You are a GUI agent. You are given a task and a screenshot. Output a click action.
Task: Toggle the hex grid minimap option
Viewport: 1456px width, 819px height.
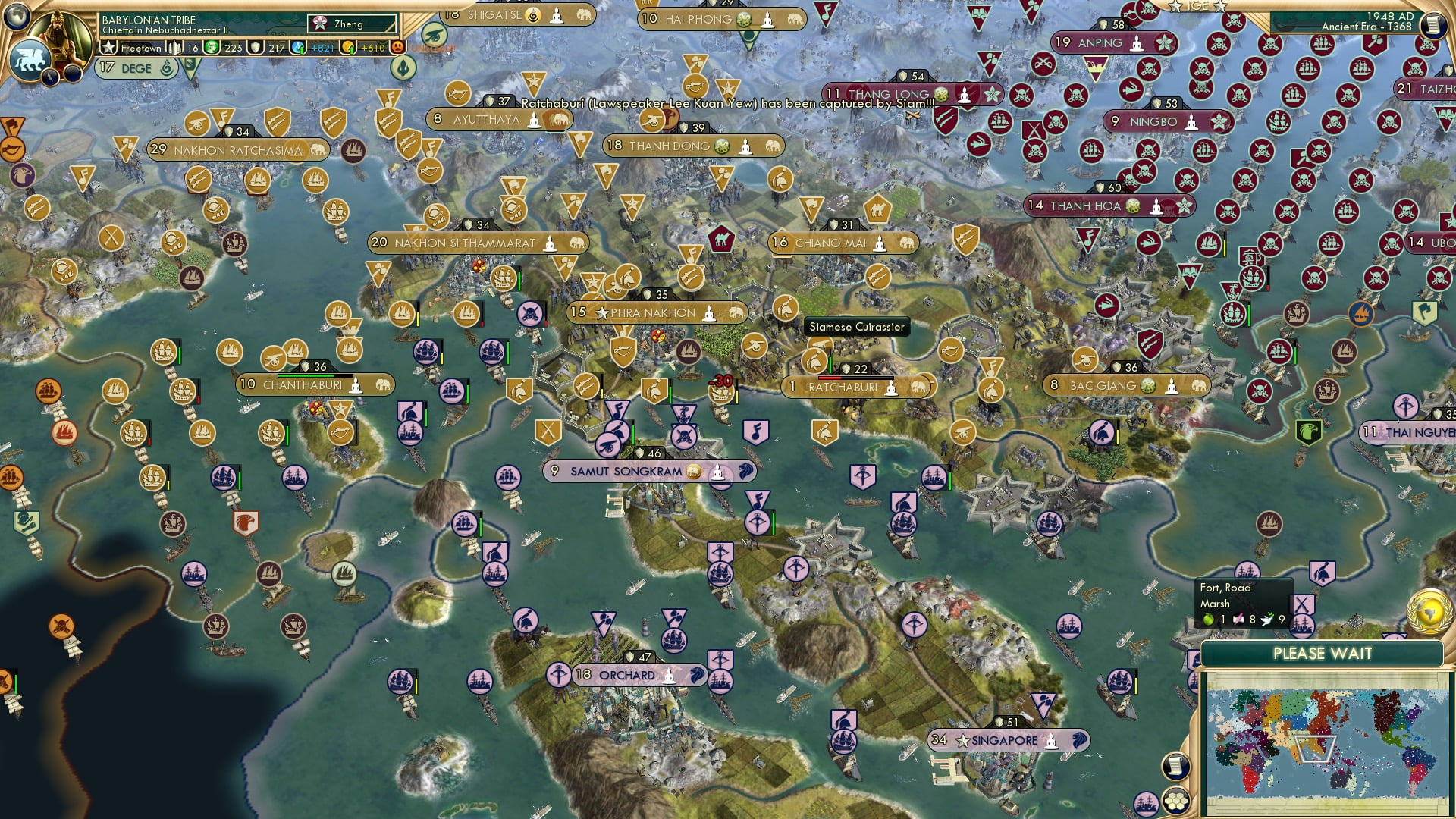[x=1175, y=801]
